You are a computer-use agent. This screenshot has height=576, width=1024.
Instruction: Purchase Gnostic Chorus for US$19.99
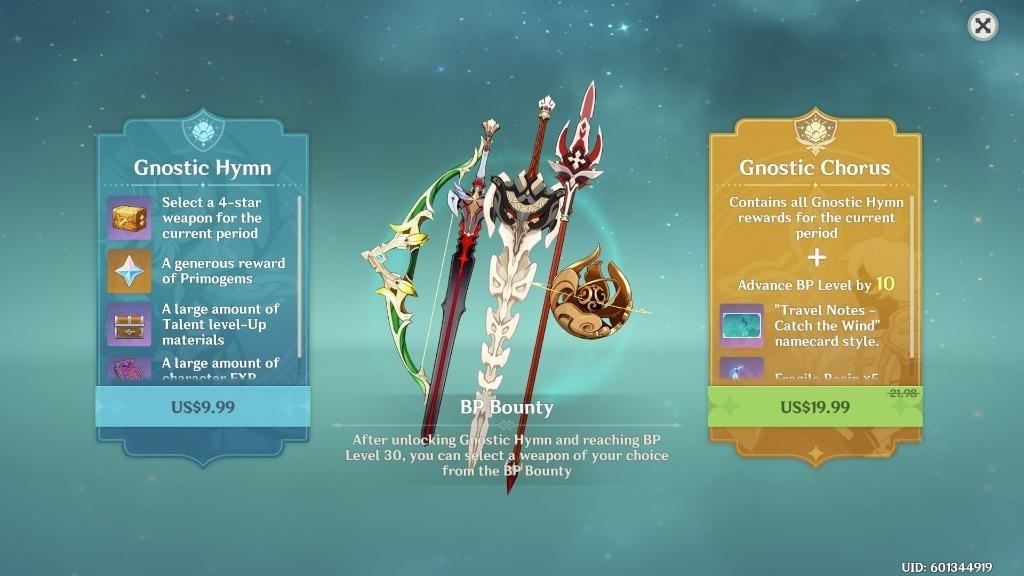coord(815,406)
